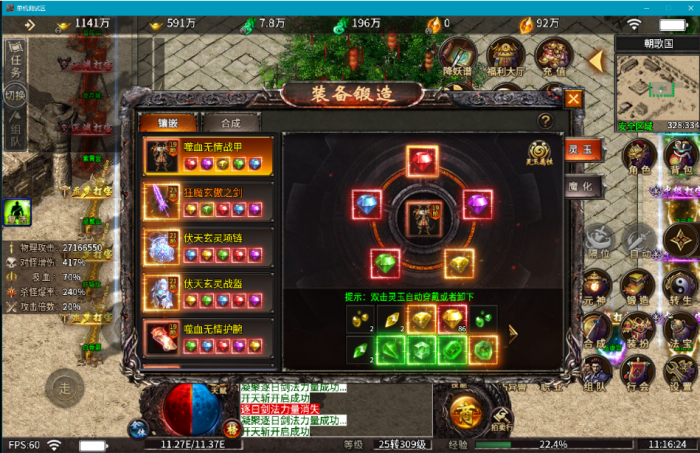The height and width of the screenshot is (453, 700).
Task: Show next page of gem inventory
Action: pyautogui.click(x=514, y=332)
